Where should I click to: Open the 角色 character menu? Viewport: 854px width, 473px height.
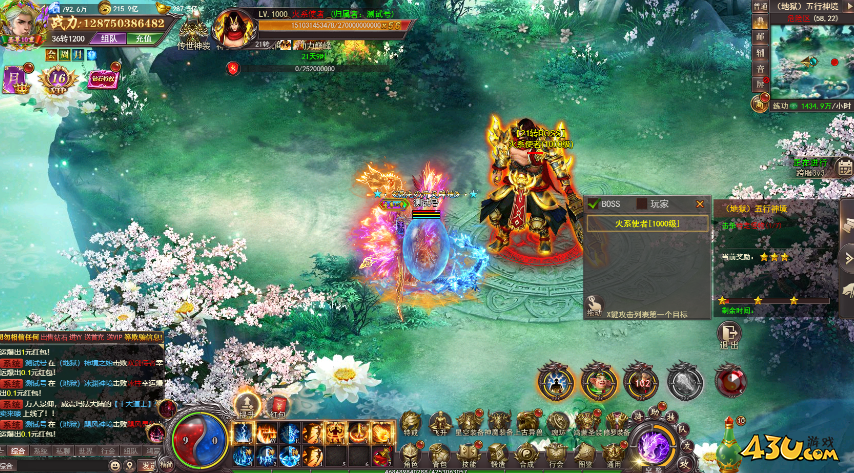click(x=411, y=454)
